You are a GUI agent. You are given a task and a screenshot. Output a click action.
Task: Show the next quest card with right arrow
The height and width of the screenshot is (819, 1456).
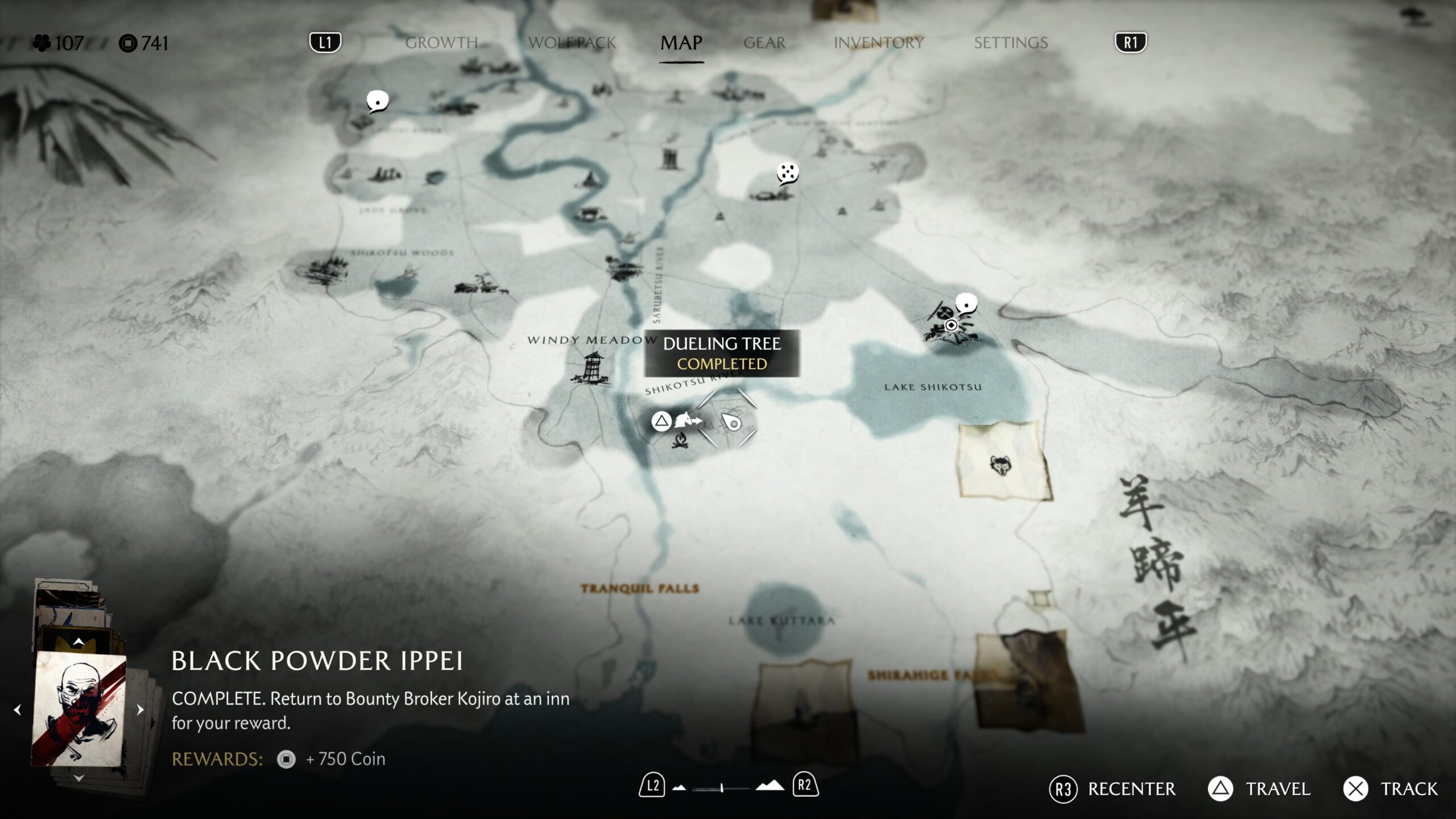[x=140, y=709]
